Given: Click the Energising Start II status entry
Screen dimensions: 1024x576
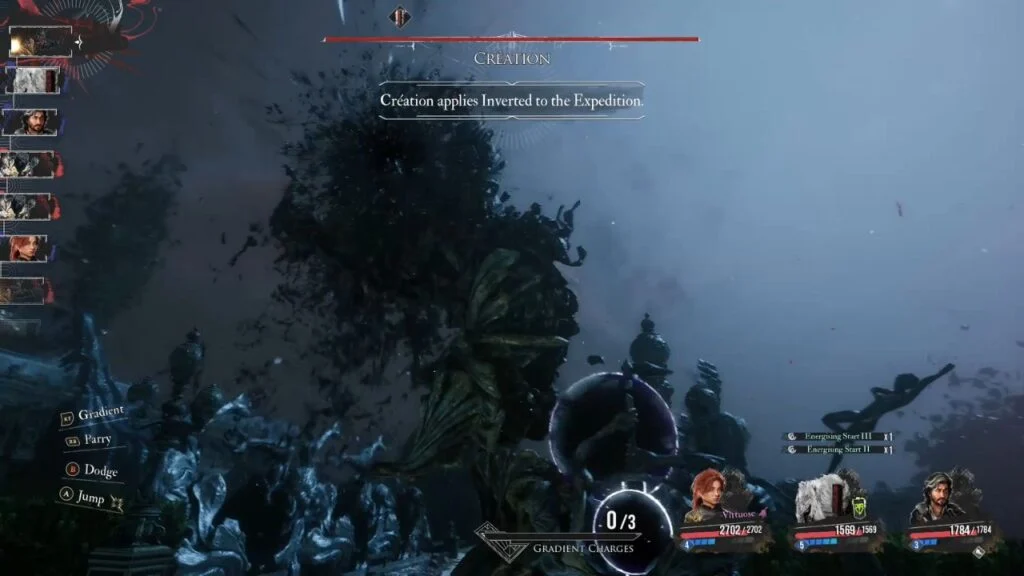Looking at the screenshot, I should [838, 449].
